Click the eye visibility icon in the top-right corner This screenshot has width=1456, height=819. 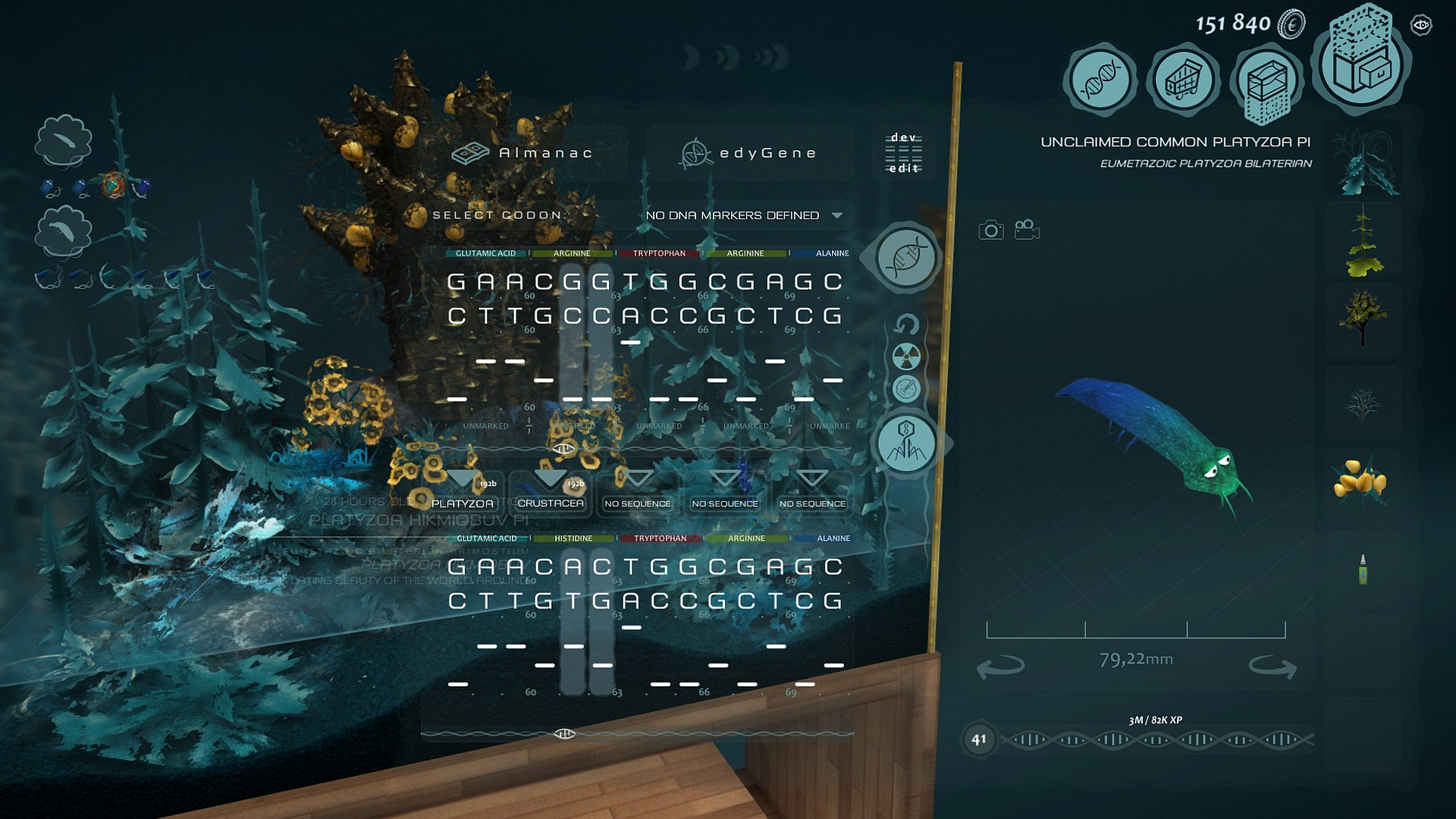tap(1422, 25)
